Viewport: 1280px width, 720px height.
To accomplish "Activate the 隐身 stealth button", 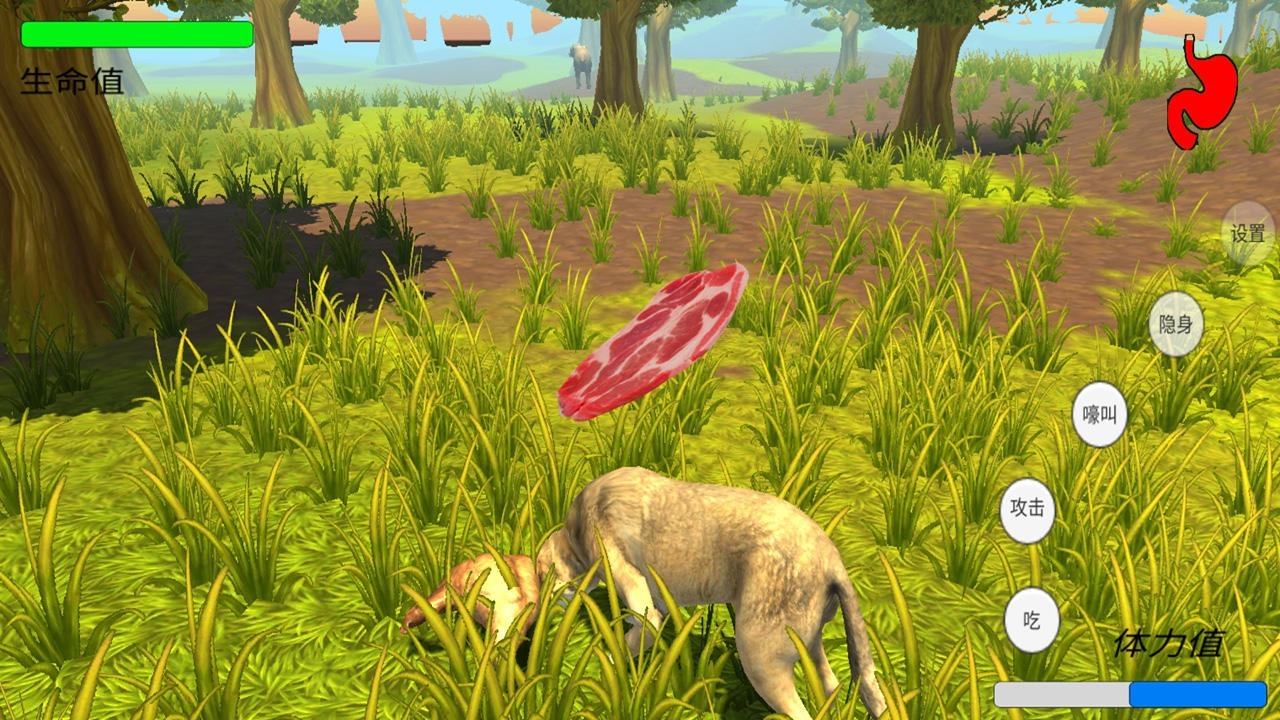I will (1176, 324).
